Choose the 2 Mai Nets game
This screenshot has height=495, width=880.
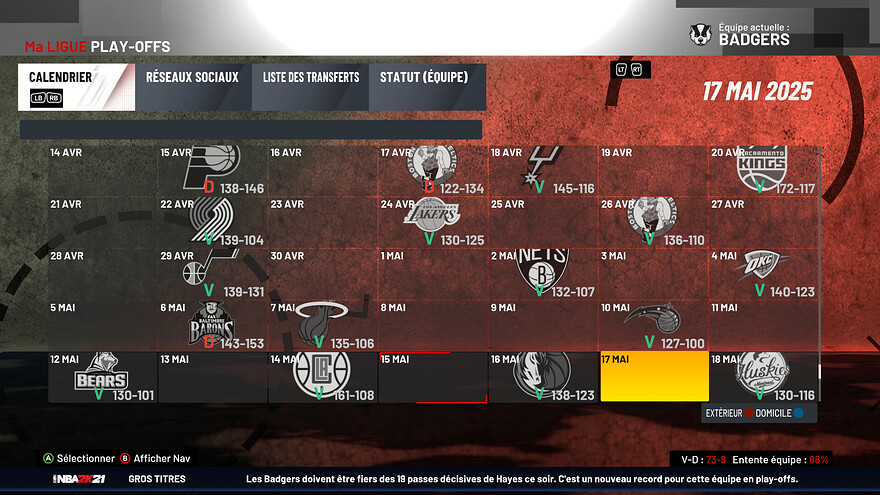tap(543, 273)
